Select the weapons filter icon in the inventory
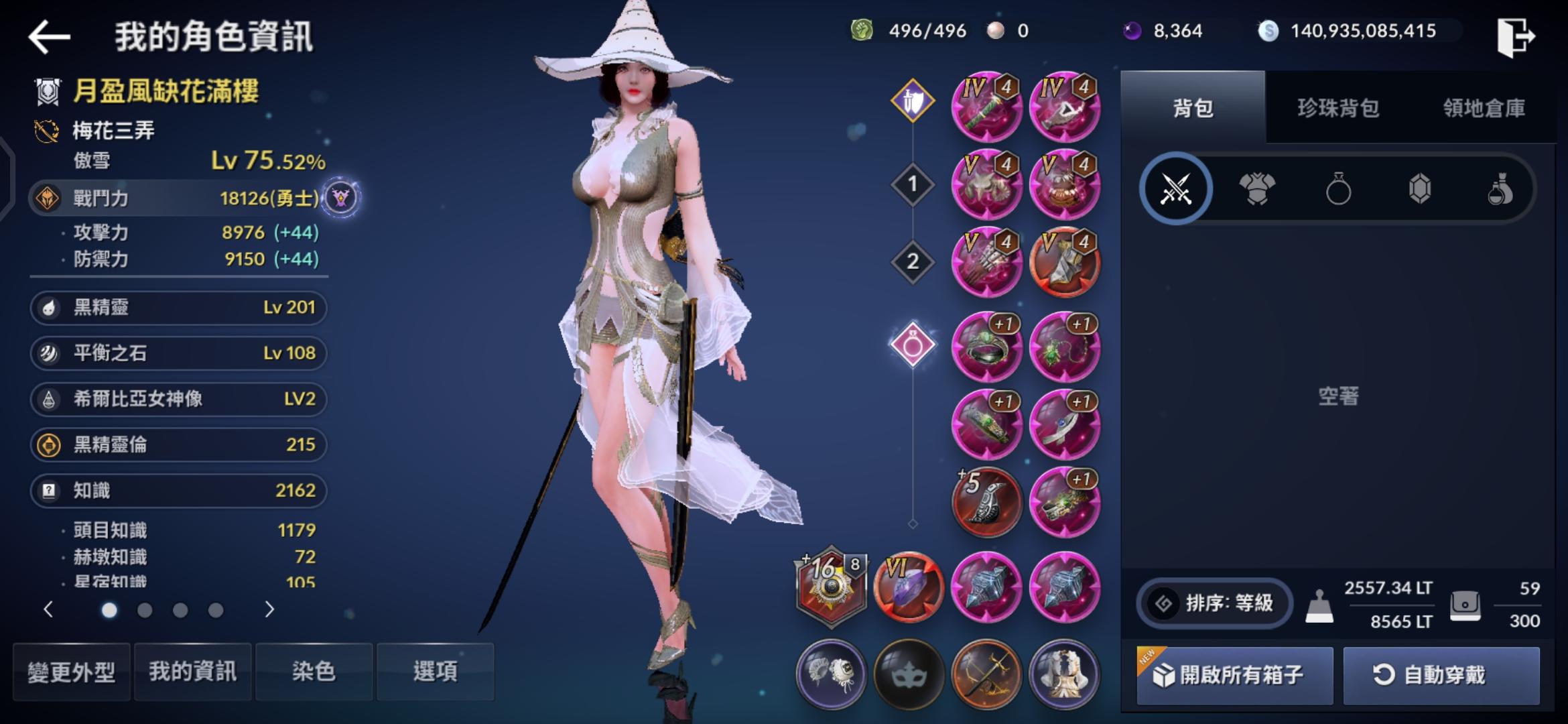The height and width of the screenshot is (724, 1568). pyautogui.click(x=1176, y=188)
